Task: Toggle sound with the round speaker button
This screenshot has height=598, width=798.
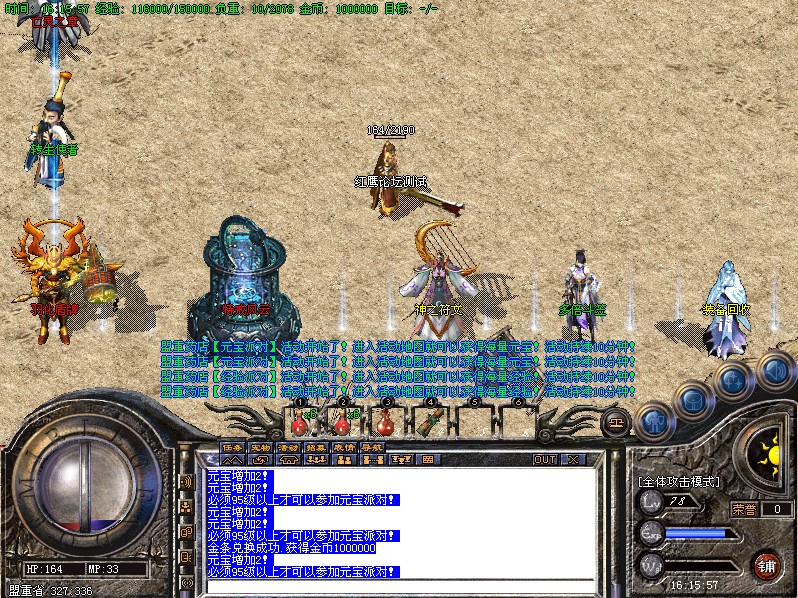Action: 772,372
